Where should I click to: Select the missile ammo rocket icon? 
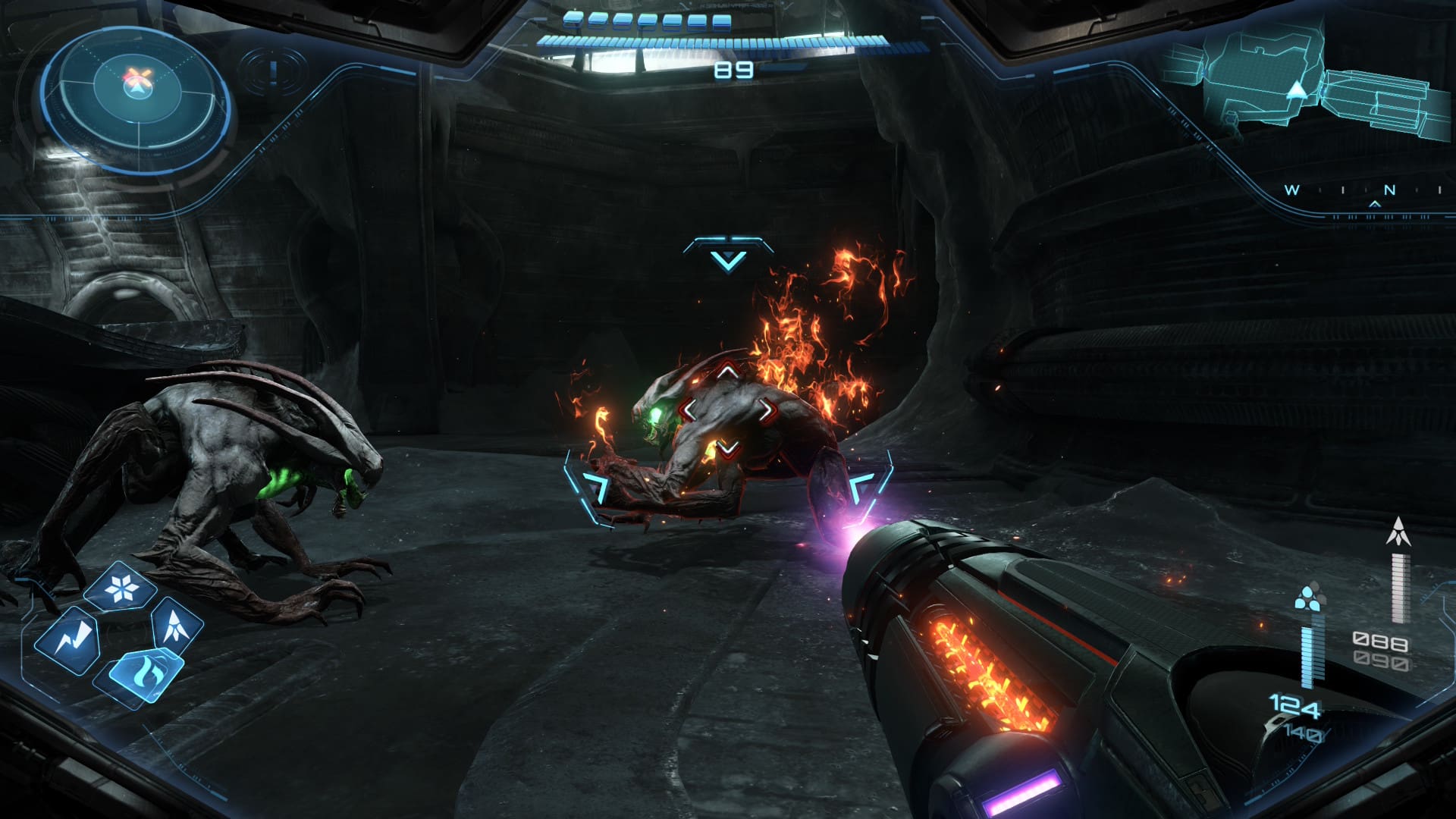pos(1398,532)
